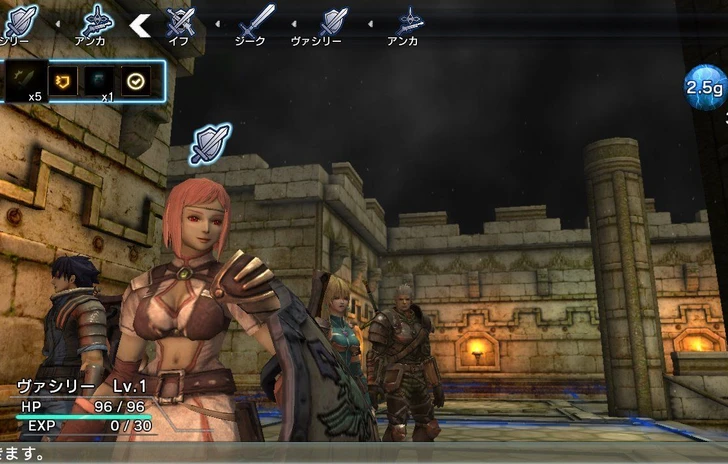
Task: Tap the blue 2.5g lightning orb
Action: (x=703, y=88)
